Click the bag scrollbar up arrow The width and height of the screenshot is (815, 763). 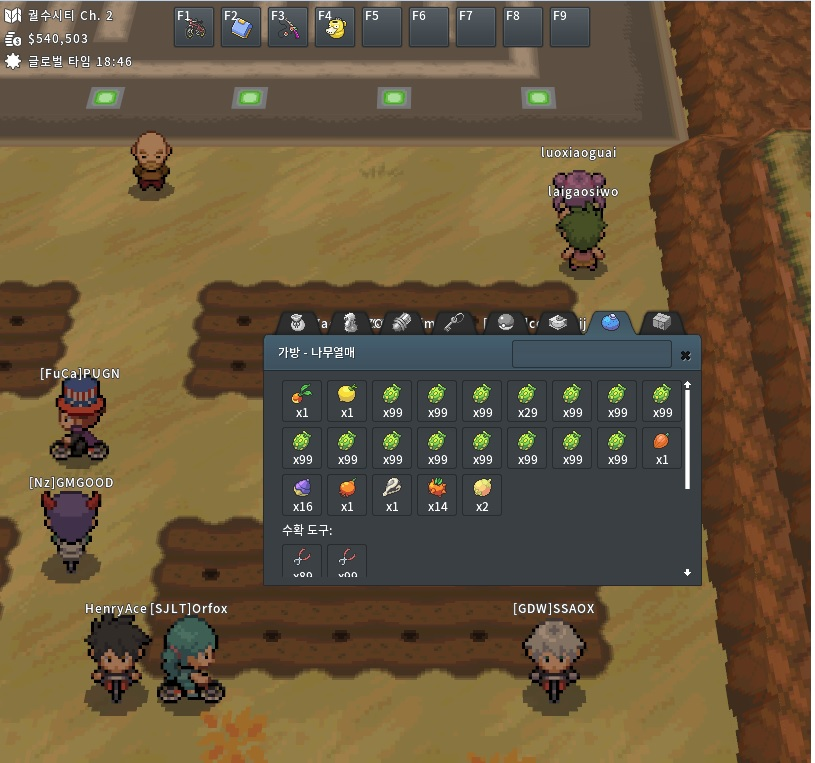tap(687, 385)
